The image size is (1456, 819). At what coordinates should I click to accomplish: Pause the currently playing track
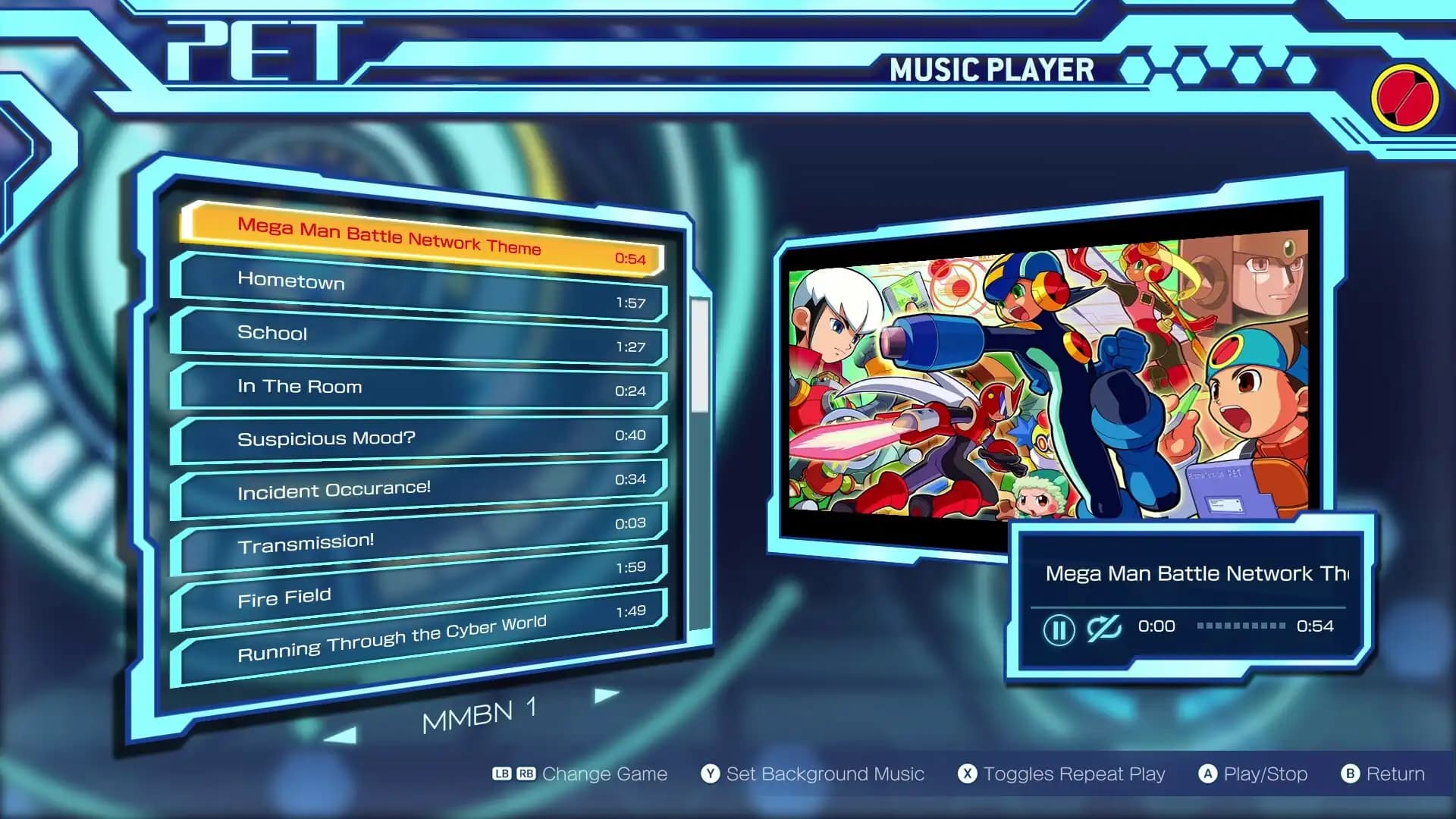[1060, 630]
